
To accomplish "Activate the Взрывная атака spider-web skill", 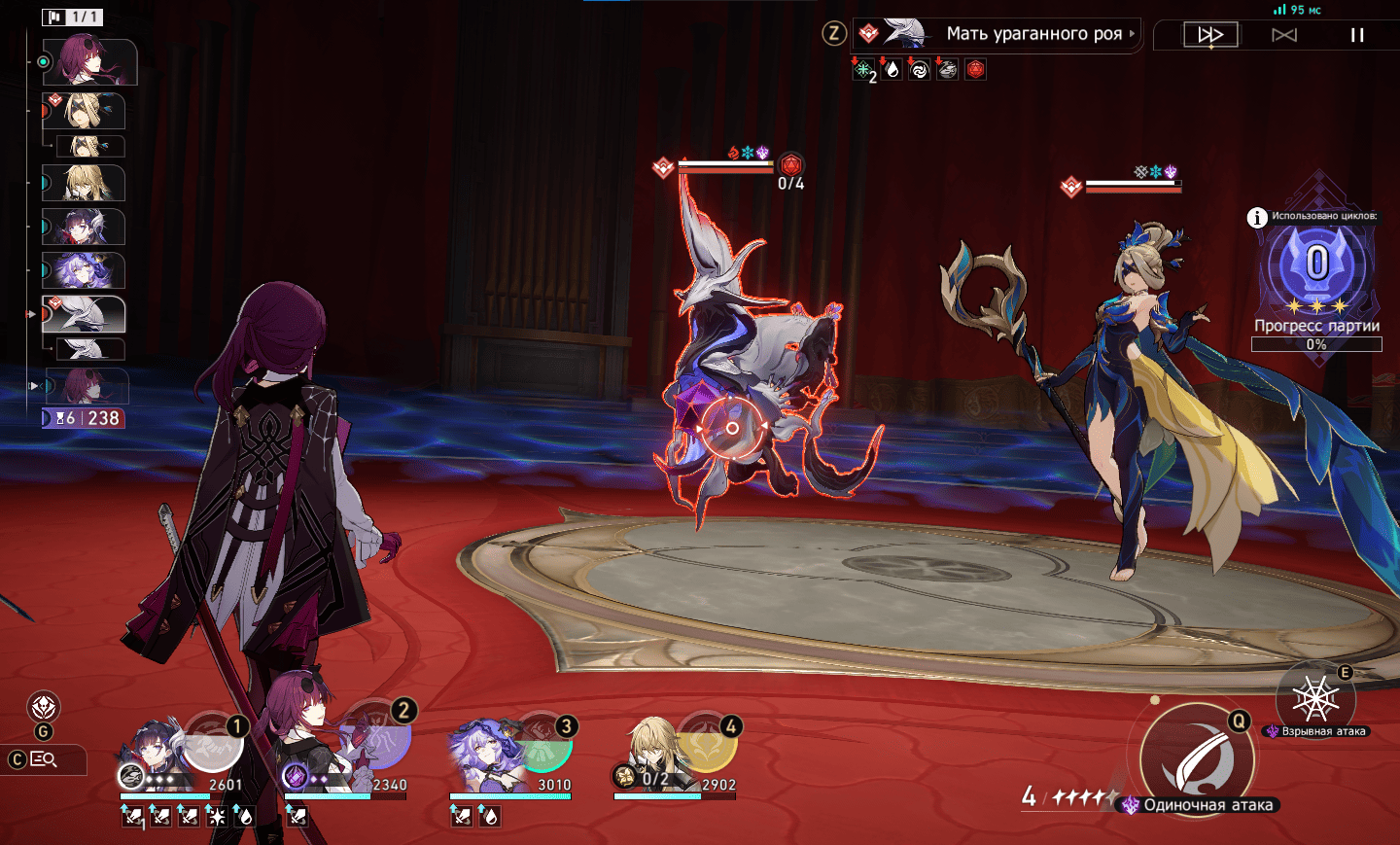I will tap(1314, 697).
